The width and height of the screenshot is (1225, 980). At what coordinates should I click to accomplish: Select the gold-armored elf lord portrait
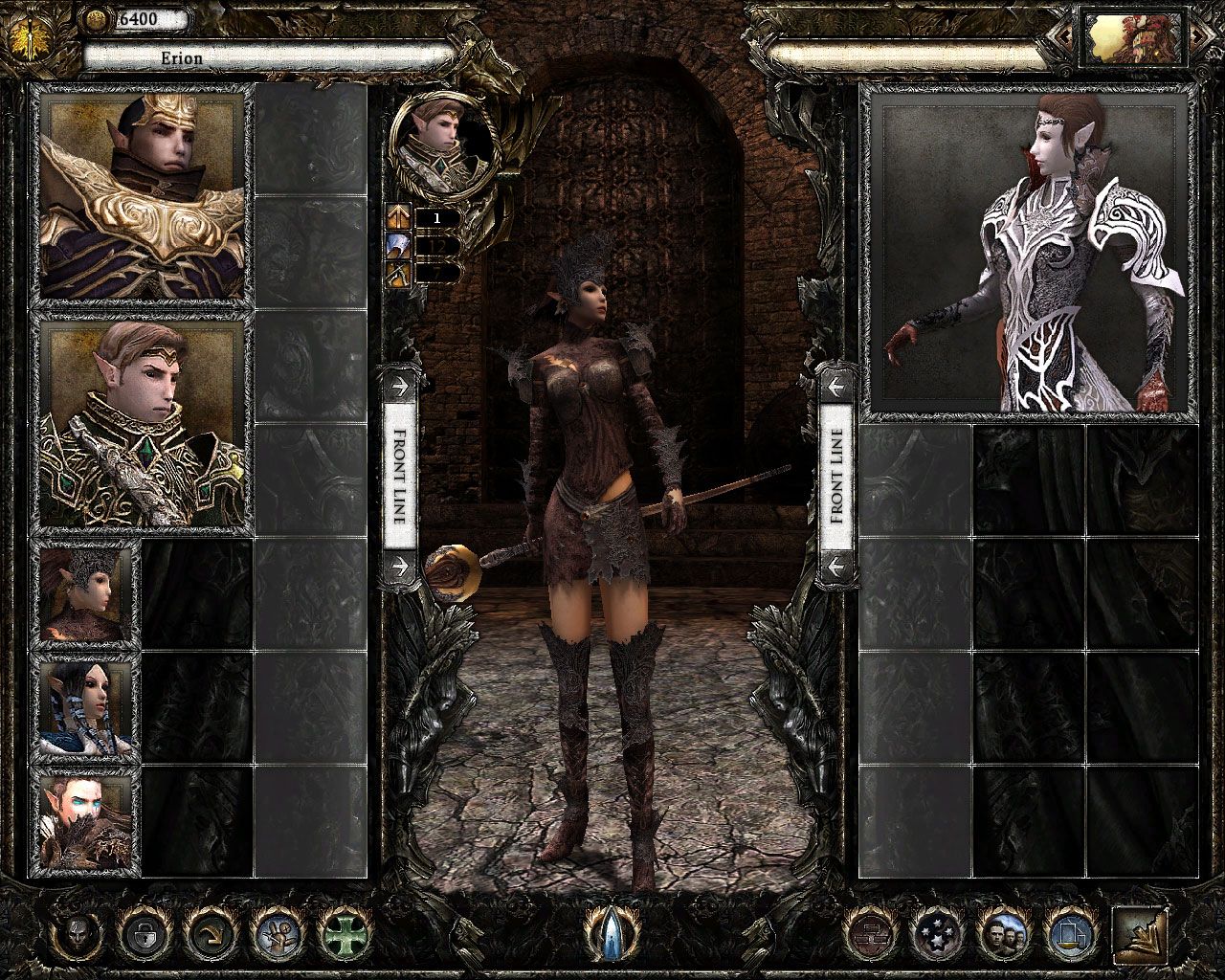coord(141,196)
